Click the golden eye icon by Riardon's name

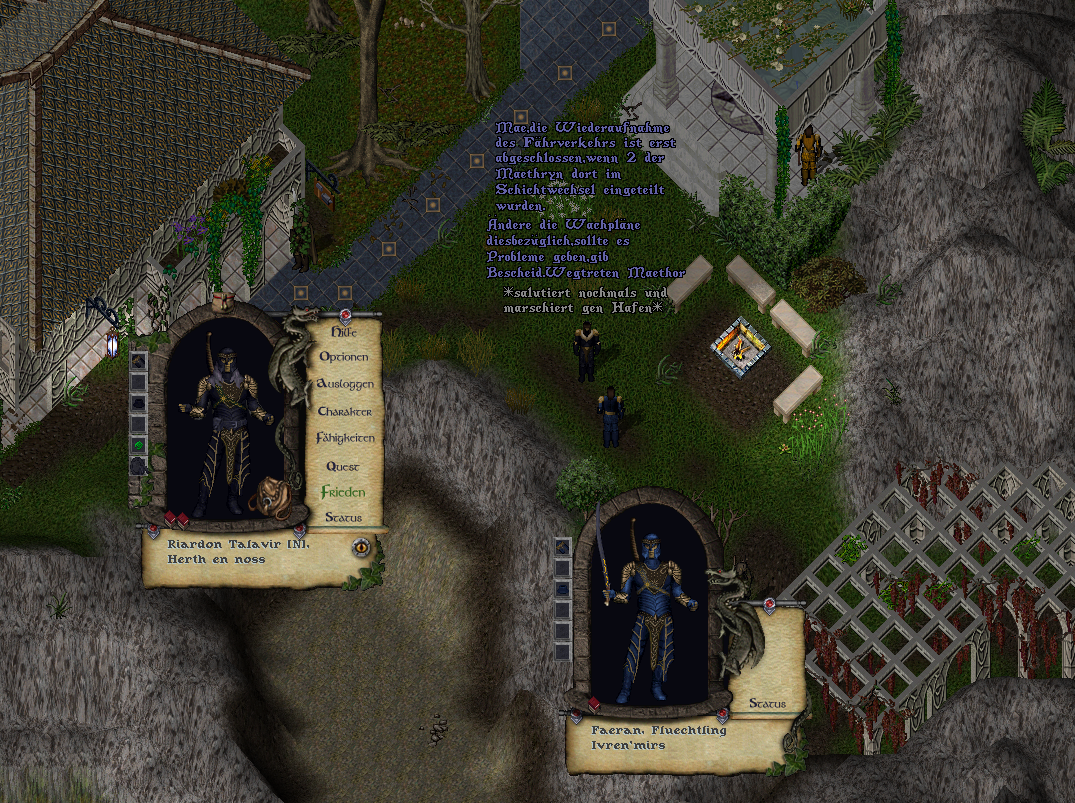[360, 546]
